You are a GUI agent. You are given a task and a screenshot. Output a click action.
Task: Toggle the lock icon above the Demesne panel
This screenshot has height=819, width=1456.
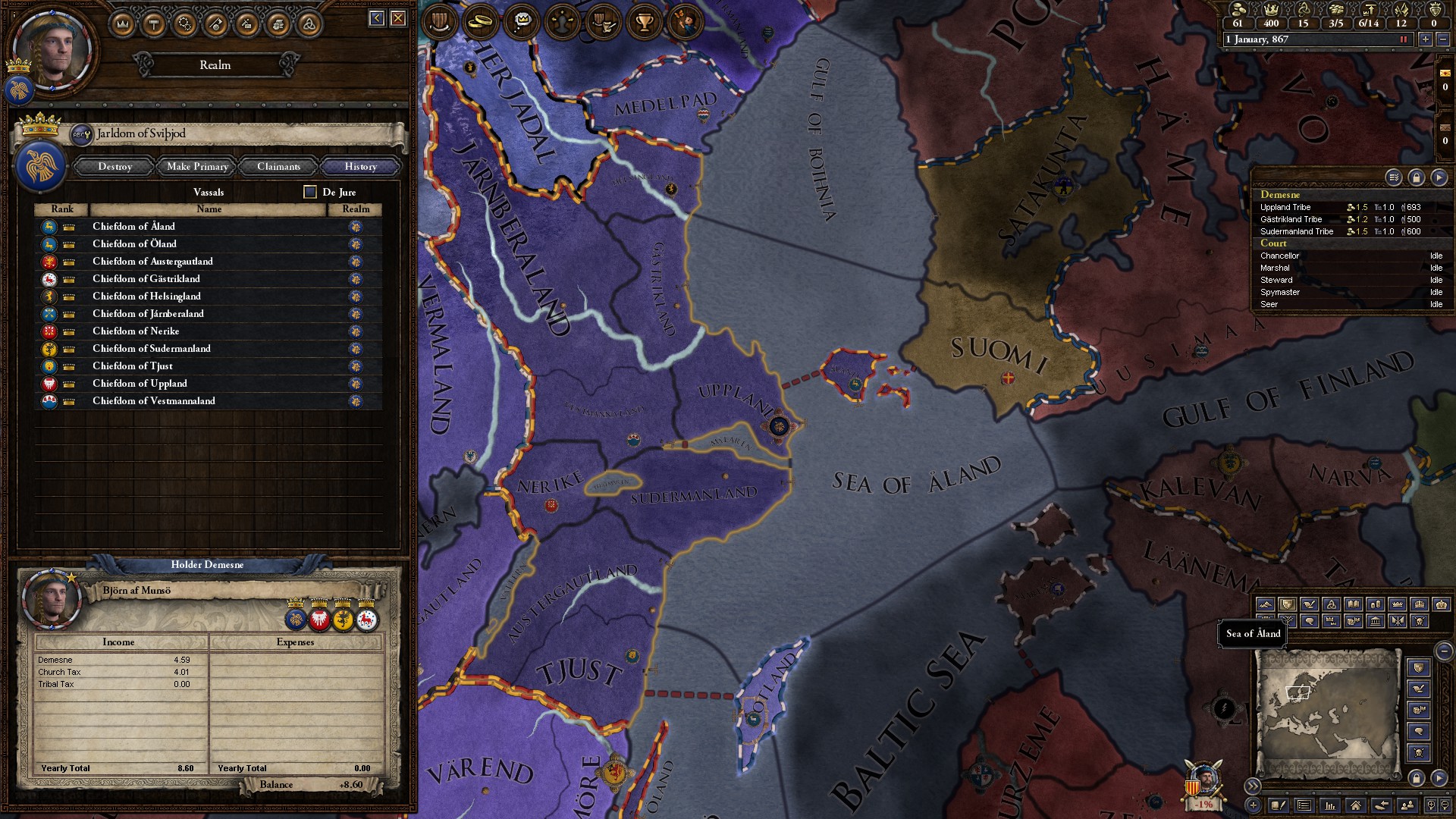coord(1417,177)
